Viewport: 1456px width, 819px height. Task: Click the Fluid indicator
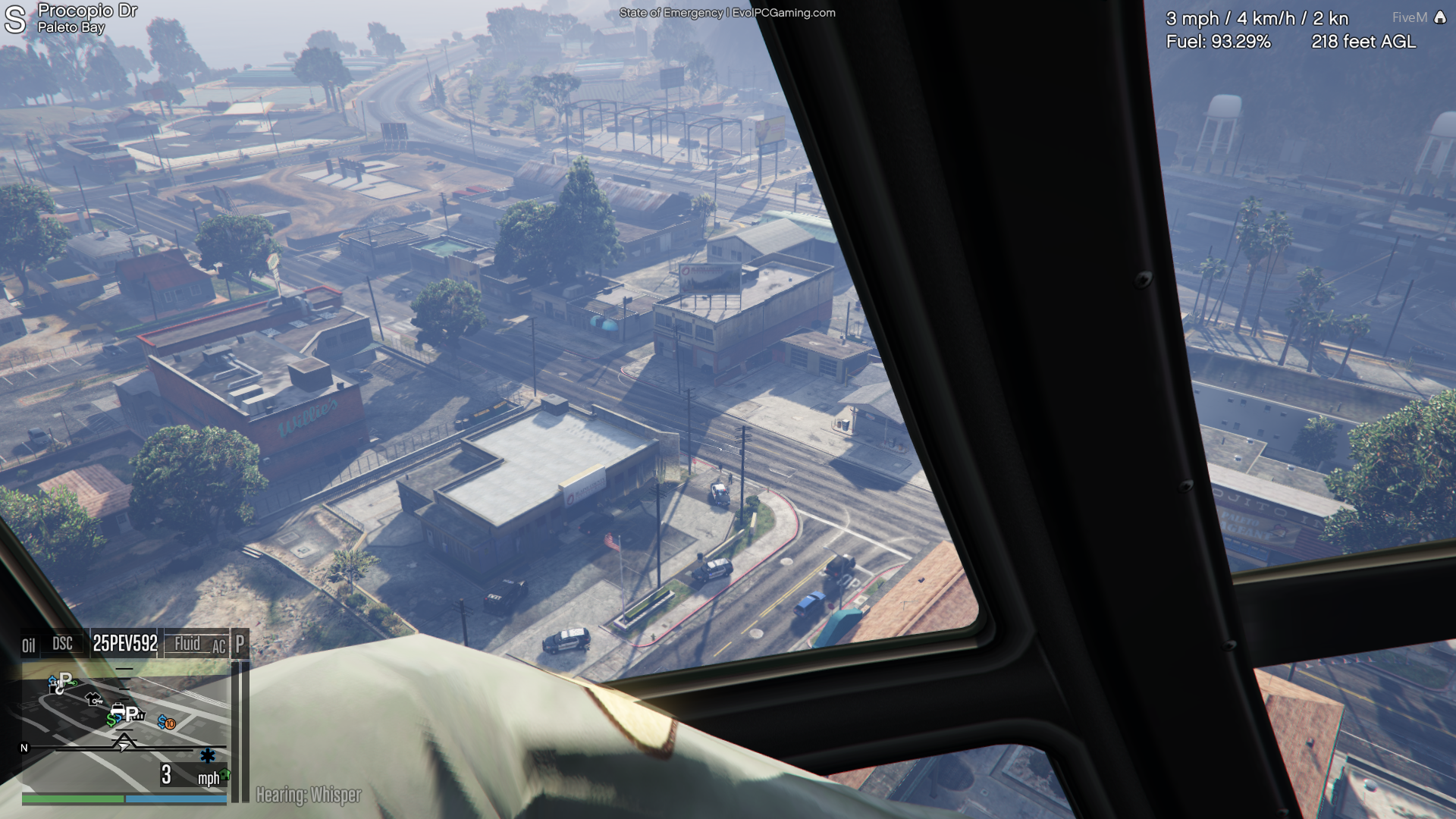(187, 643)
